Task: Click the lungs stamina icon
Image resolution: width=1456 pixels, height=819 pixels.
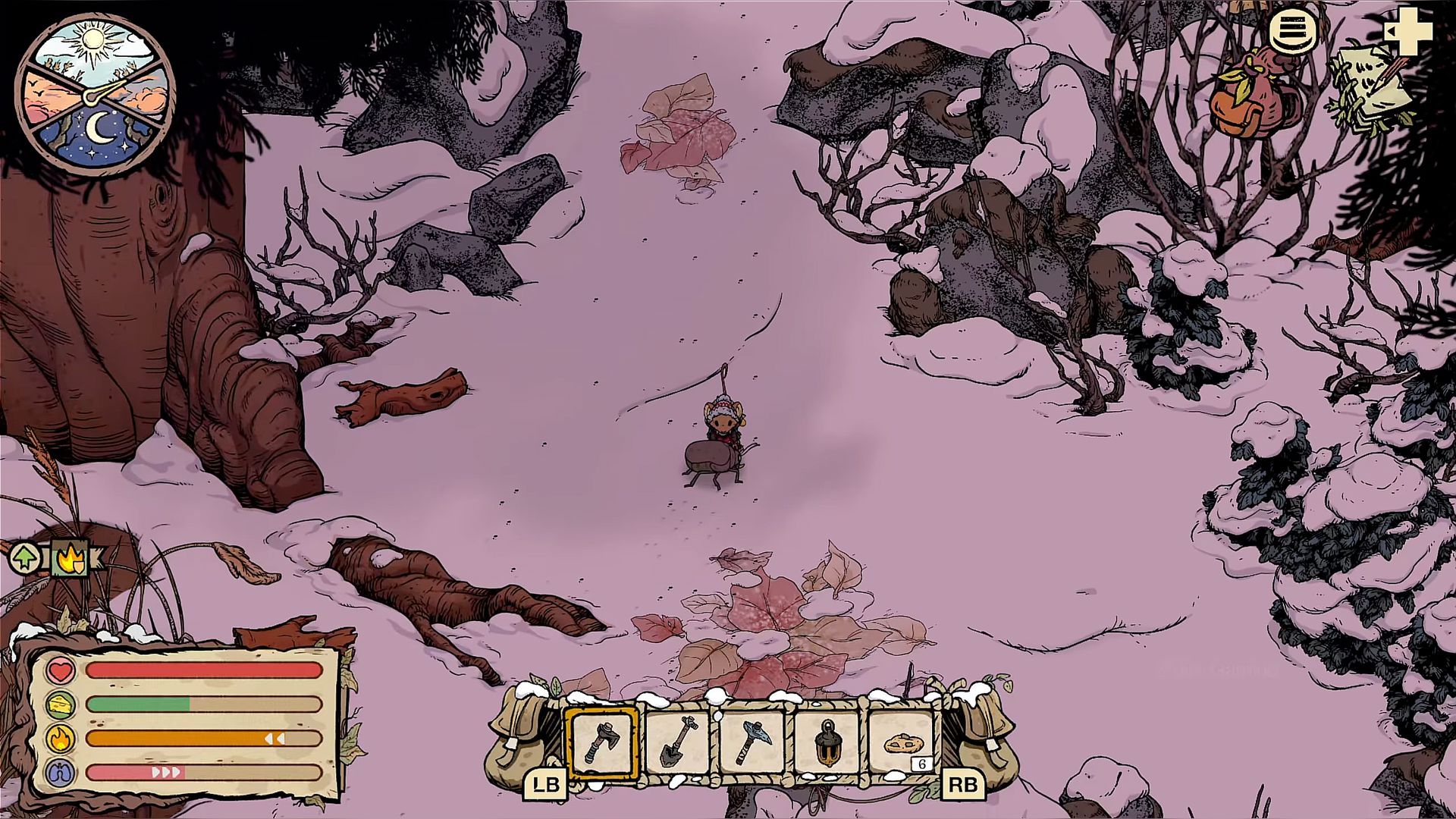Action: [61, 773]
